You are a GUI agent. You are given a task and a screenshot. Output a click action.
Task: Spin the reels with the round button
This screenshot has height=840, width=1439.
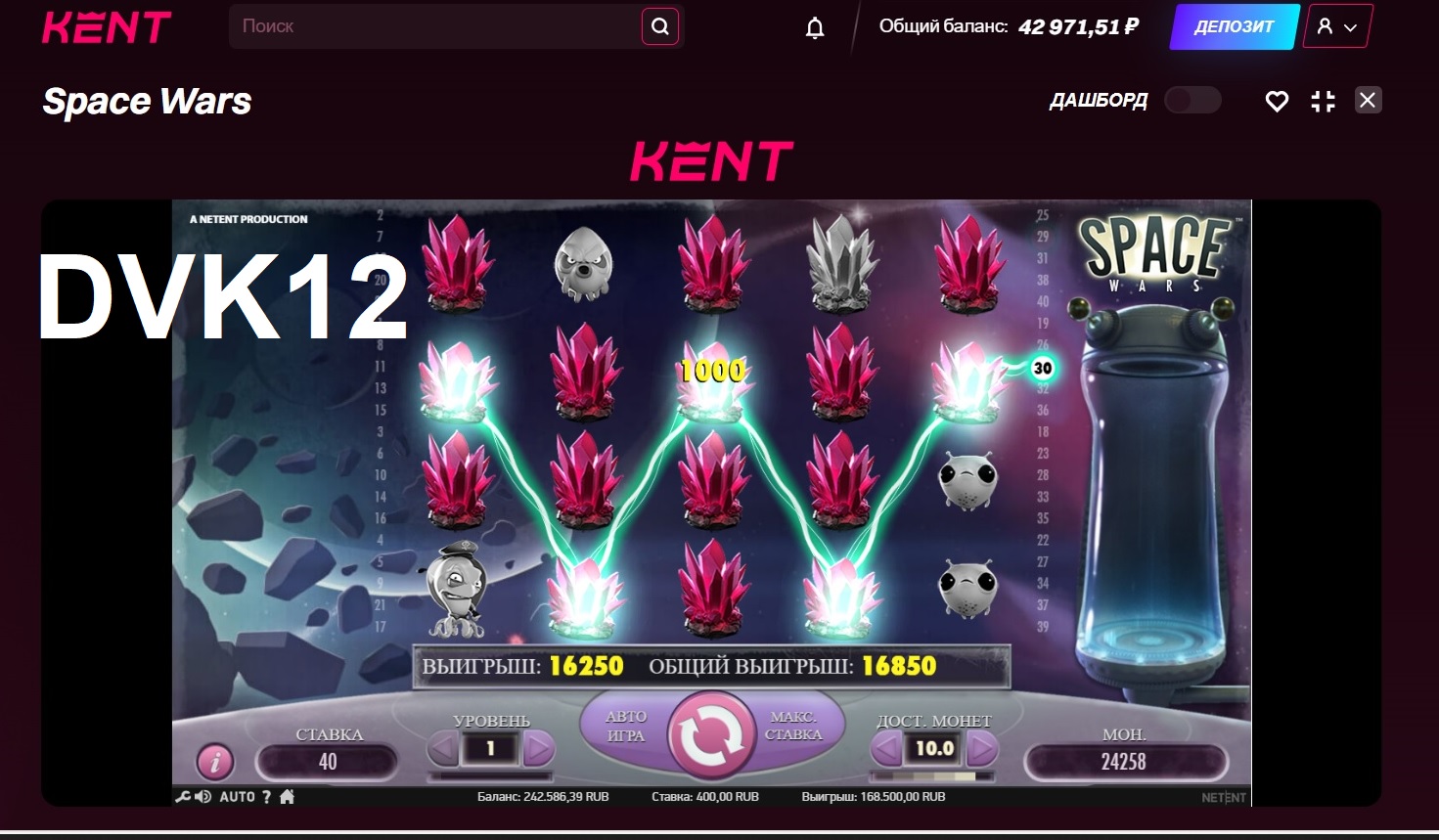pos(711,736)
